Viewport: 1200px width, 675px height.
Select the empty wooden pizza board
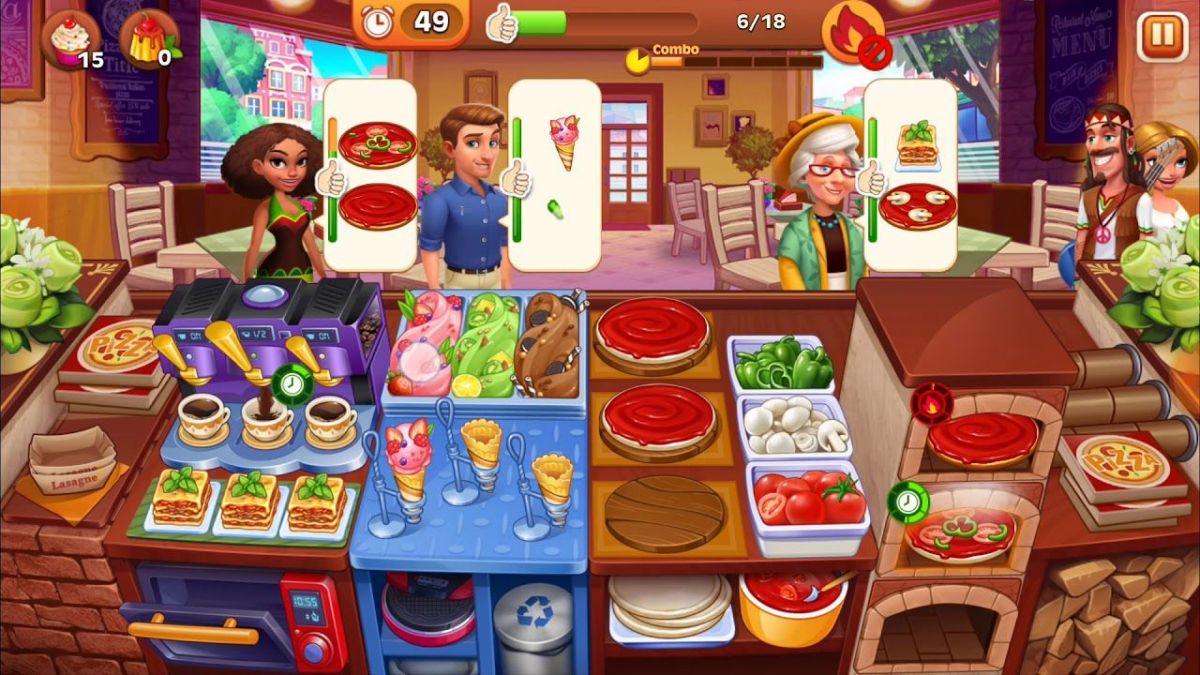coord(661,513)
